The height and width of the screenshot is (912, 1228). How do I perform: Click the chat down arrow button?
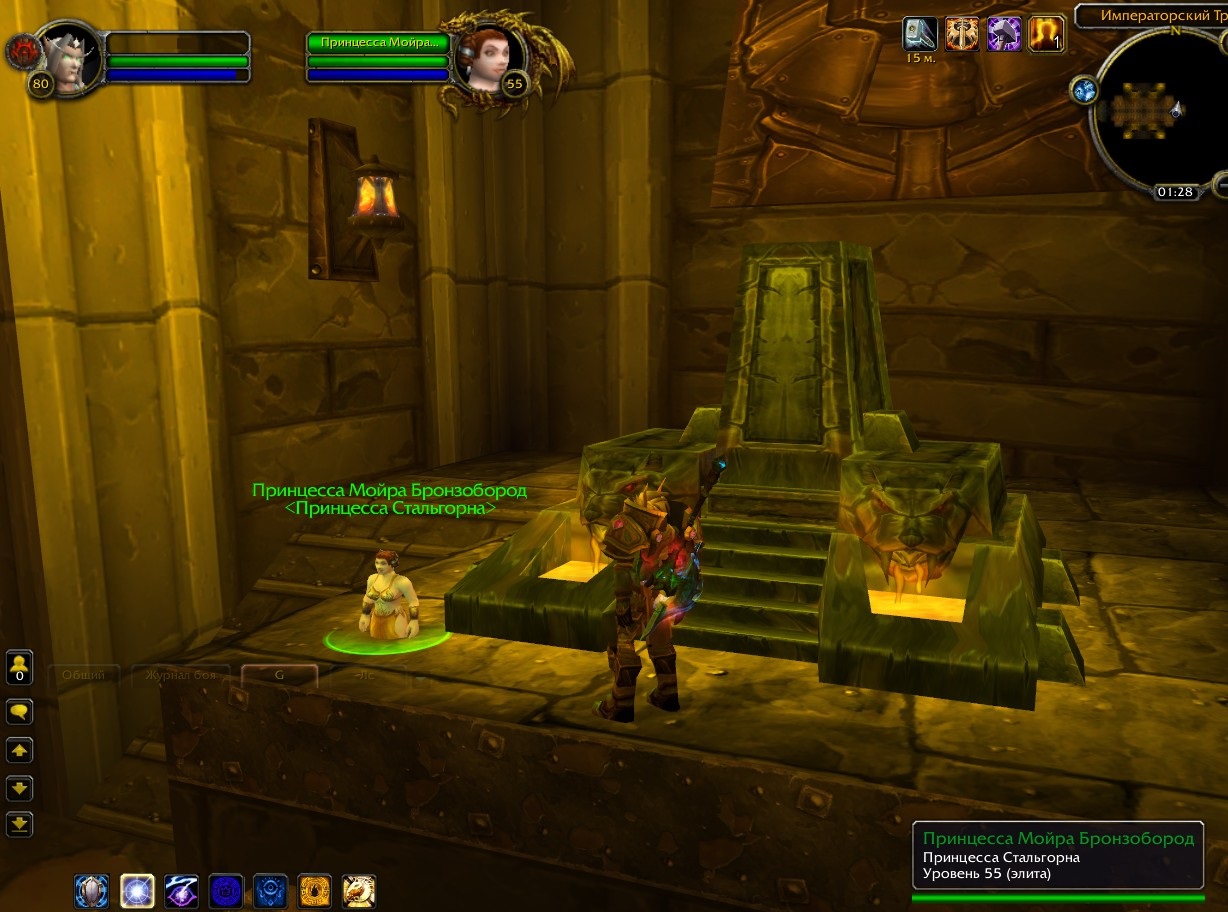click(x=20, y=788)
